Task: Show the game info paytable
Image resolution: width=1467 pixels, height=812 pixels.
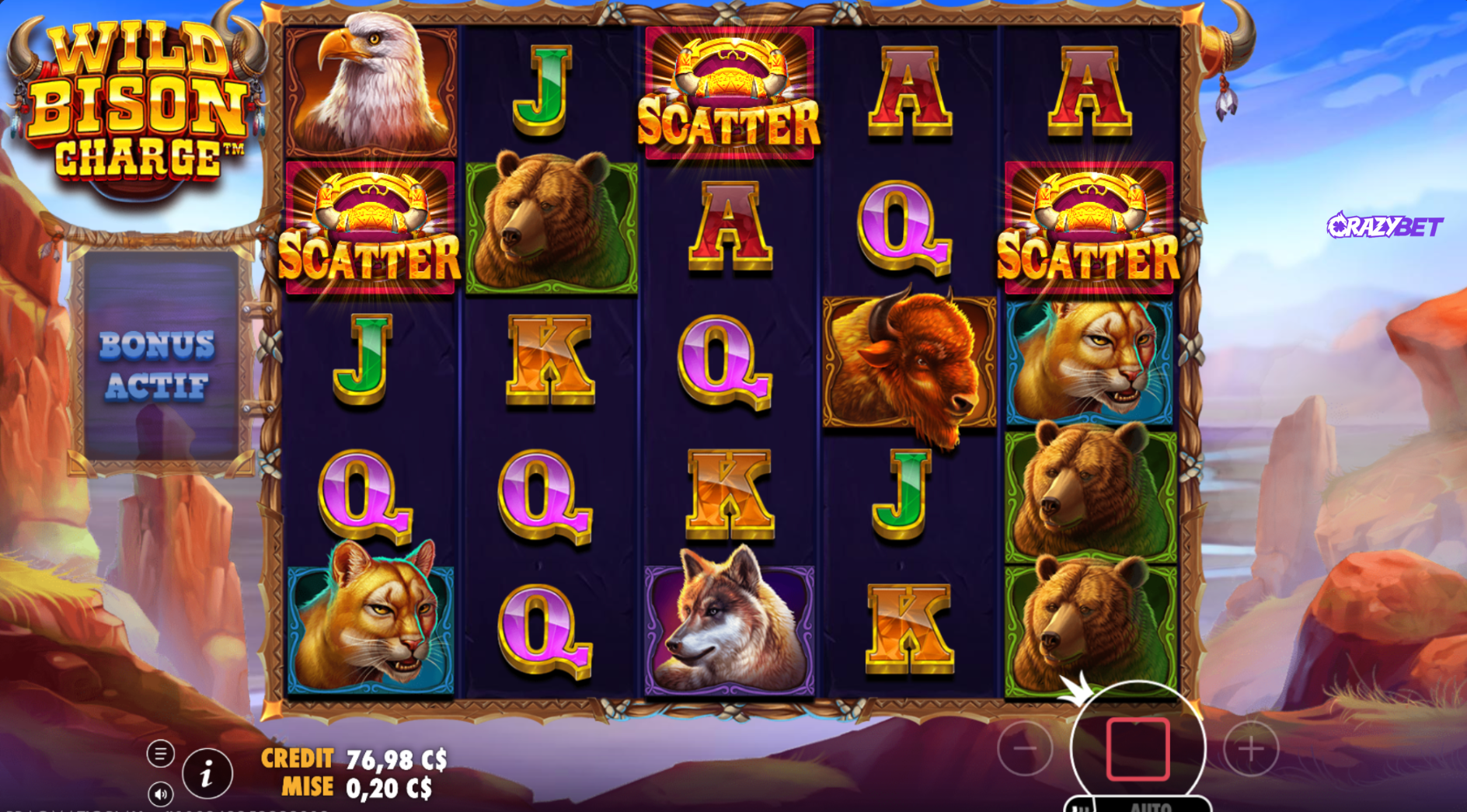Action: click(x=207, y=773)
